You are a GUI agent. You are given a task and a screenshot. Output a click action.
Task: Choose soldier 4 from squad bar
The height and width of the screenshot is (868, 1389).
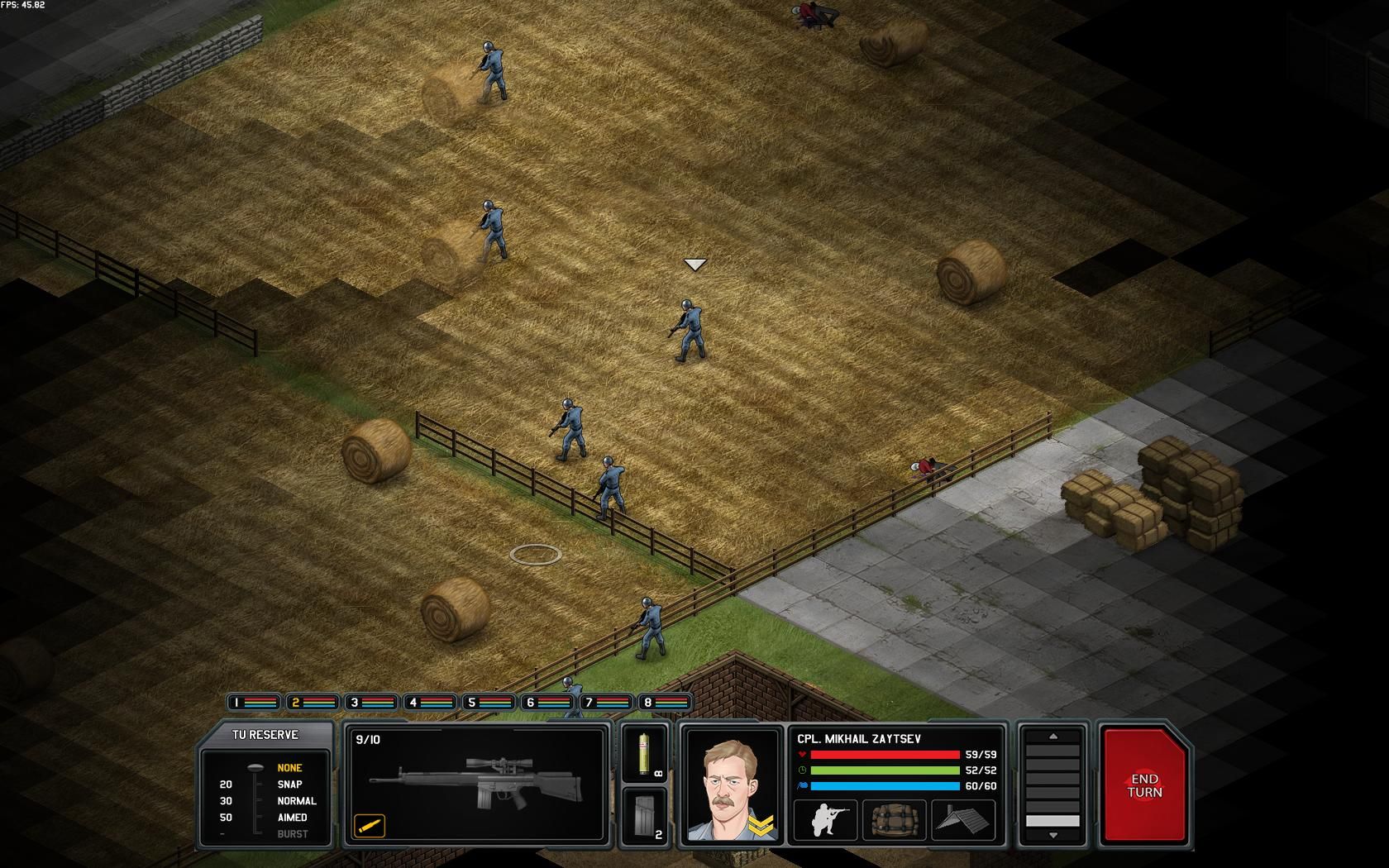tap(430, 703)
